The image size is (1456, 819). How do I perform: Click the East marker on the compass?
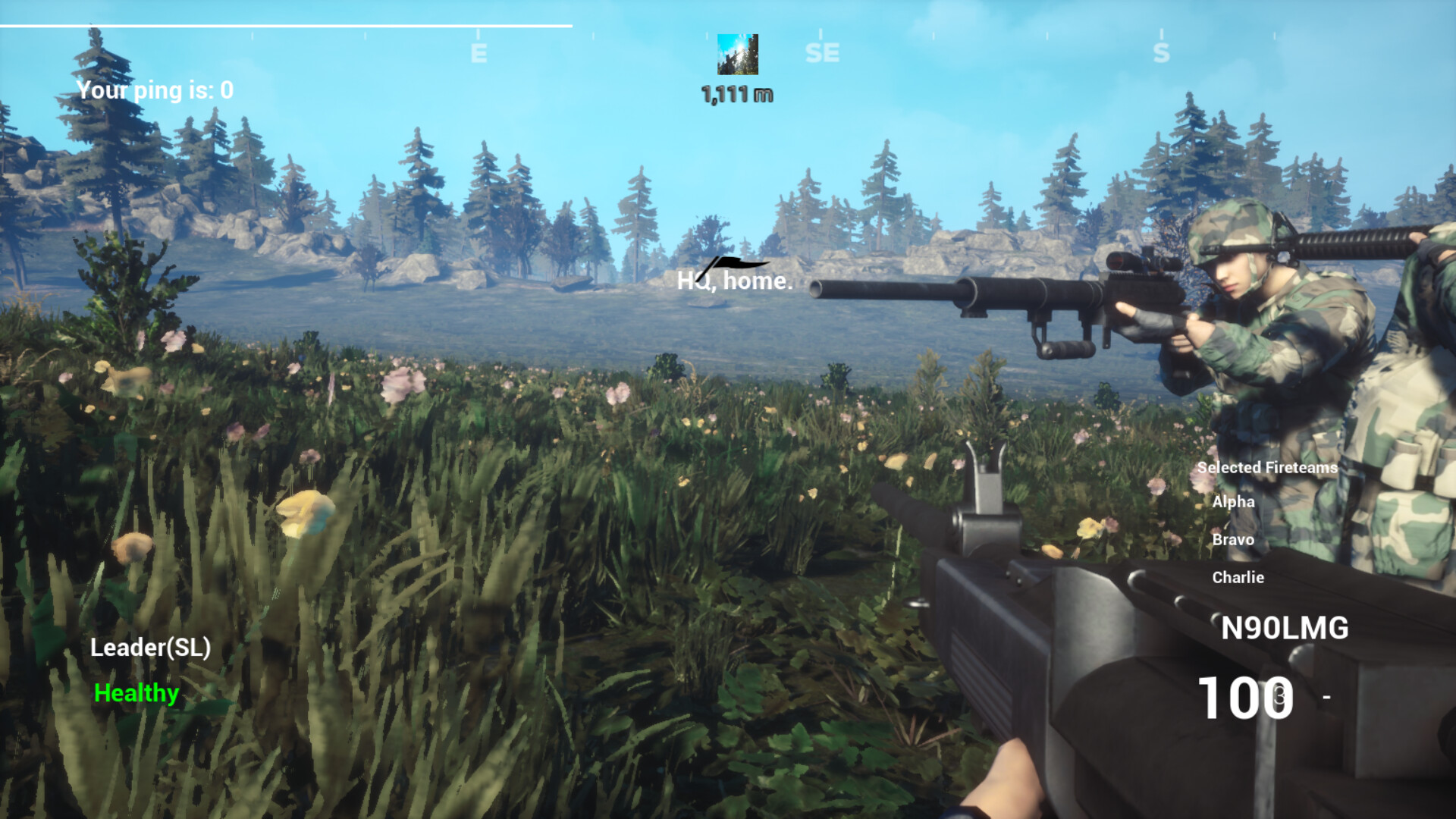pyautogui.click(x=479, y=52)
